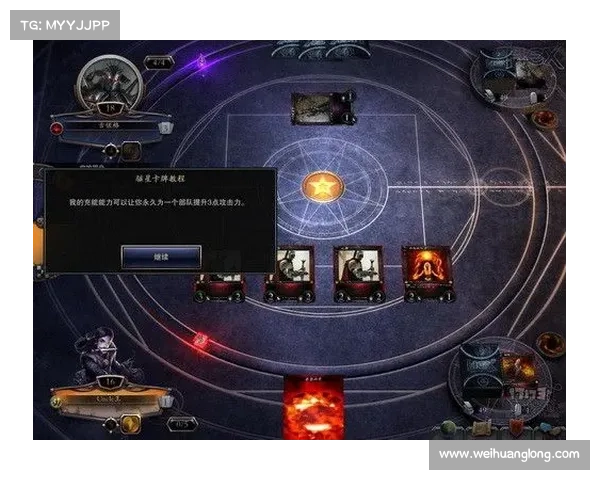Select the fiery red card in hand
The width and height of the screenshot is (600, 480).
(x=313, y=408)
